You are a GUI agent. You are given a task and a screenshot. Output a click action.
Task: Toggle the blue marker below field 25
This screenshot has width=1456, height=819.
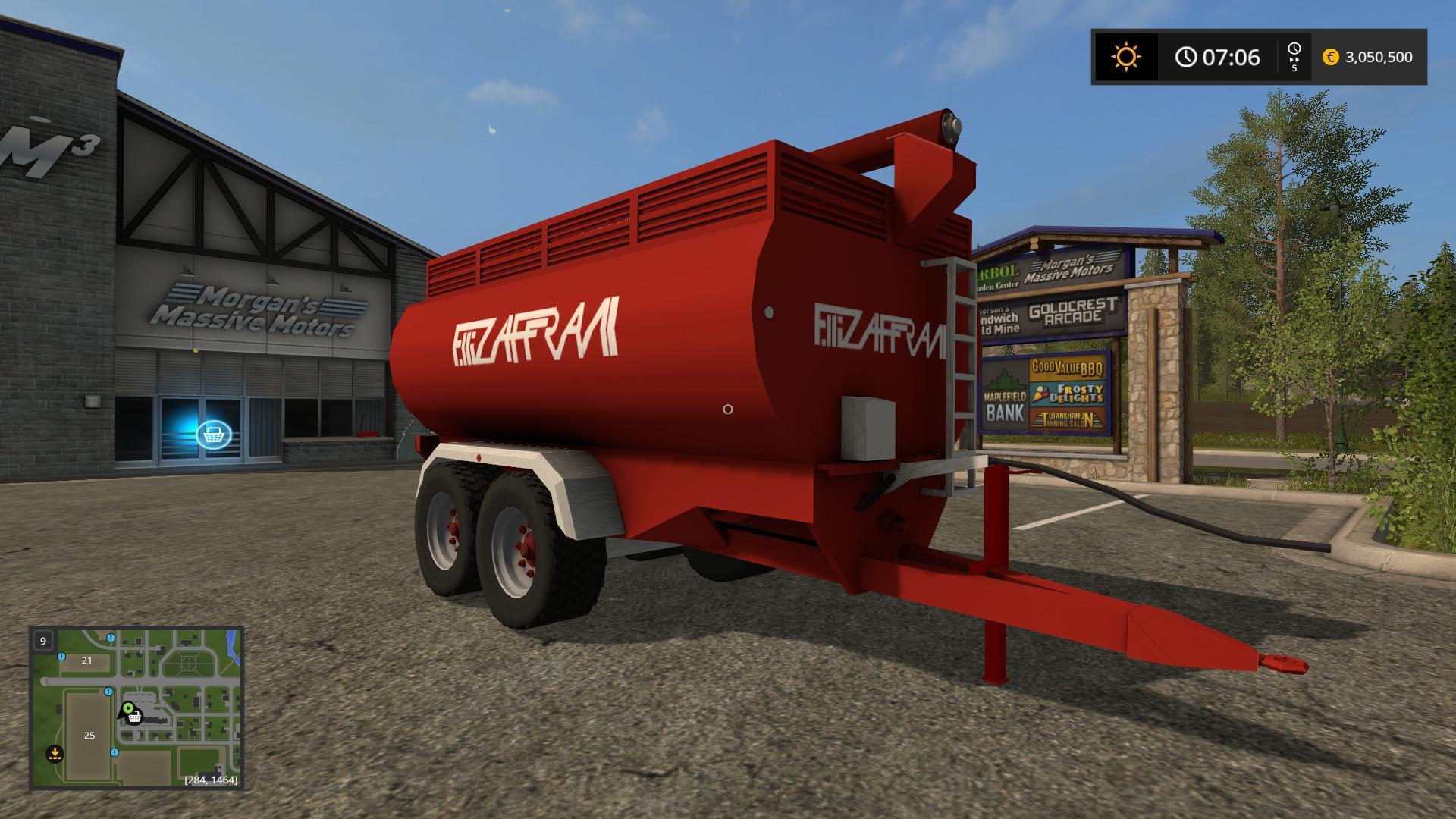[115, 753]
